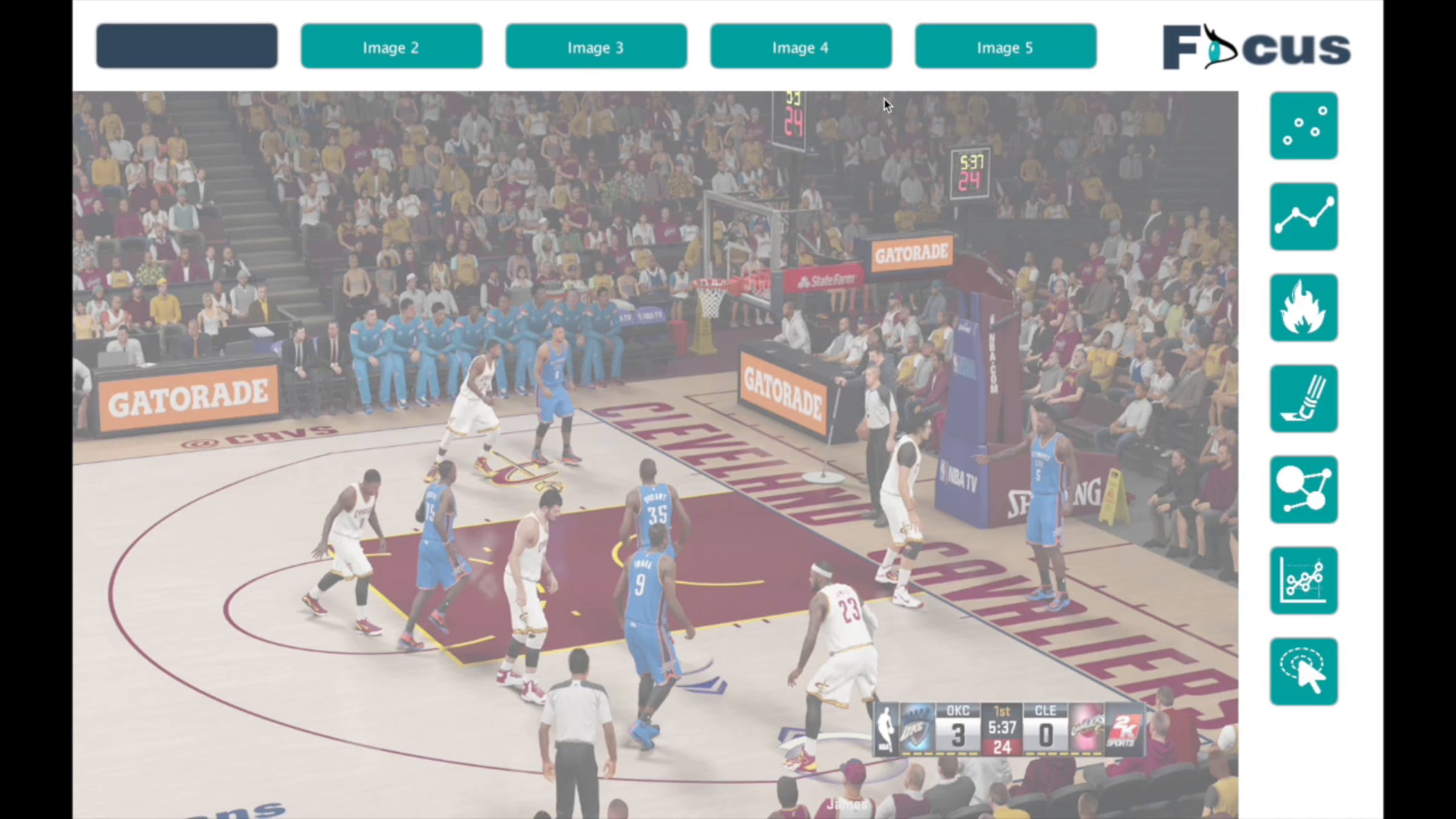Viewport: 1456px width, 819px height.
Task: Choose the Image 5 tab
Action: (x=1005, y=46)
